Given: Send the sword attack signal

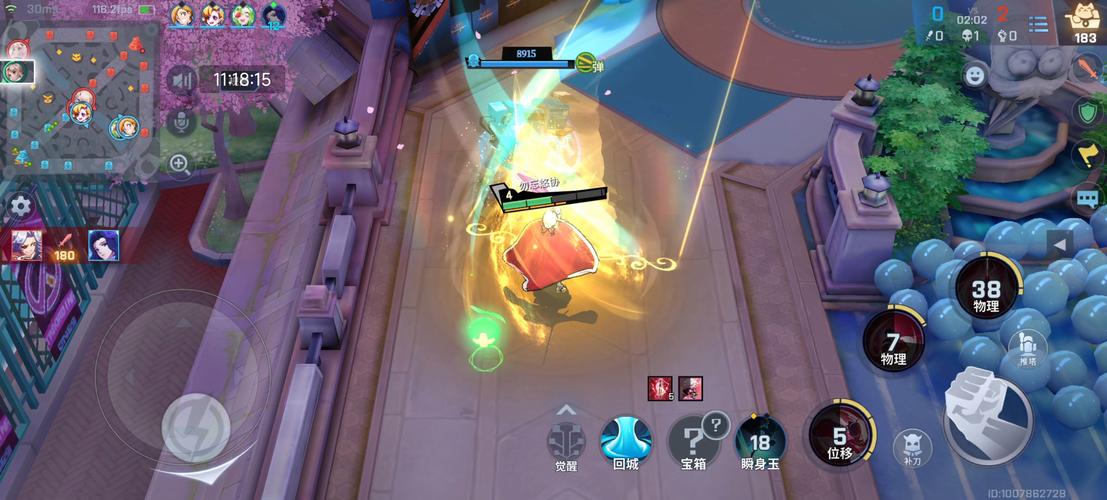Looking at the screenshot, I should 1087,69.
